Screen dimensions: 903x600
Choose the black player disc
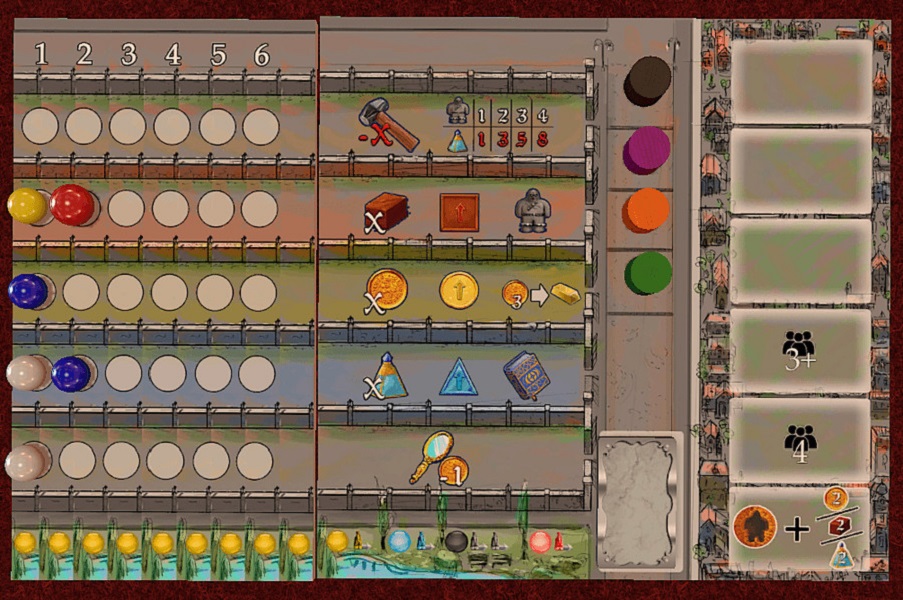[x=647, y=80]
